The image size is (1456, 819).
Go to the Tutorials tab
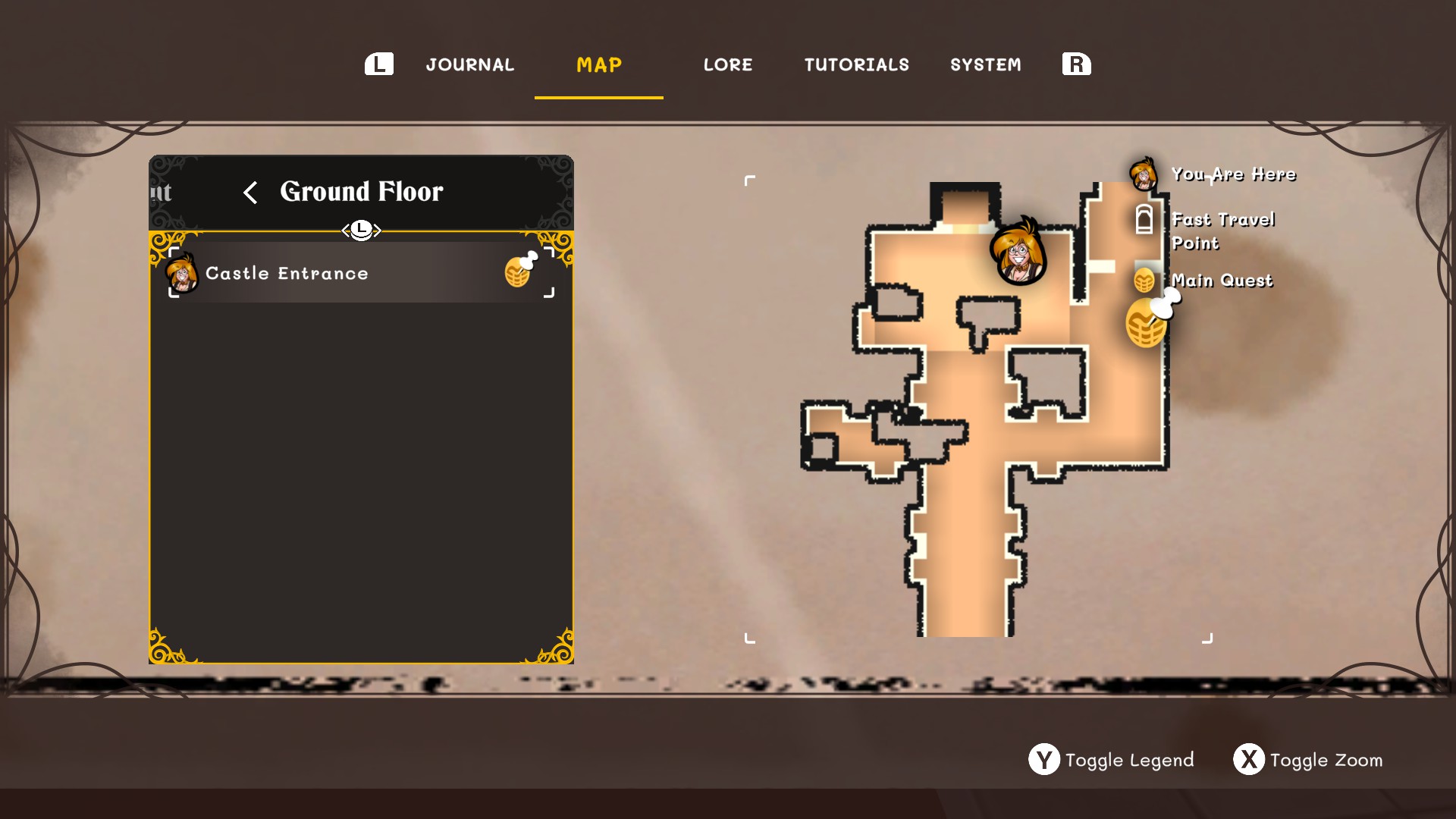pyautogui.click(x=856, y=65)
